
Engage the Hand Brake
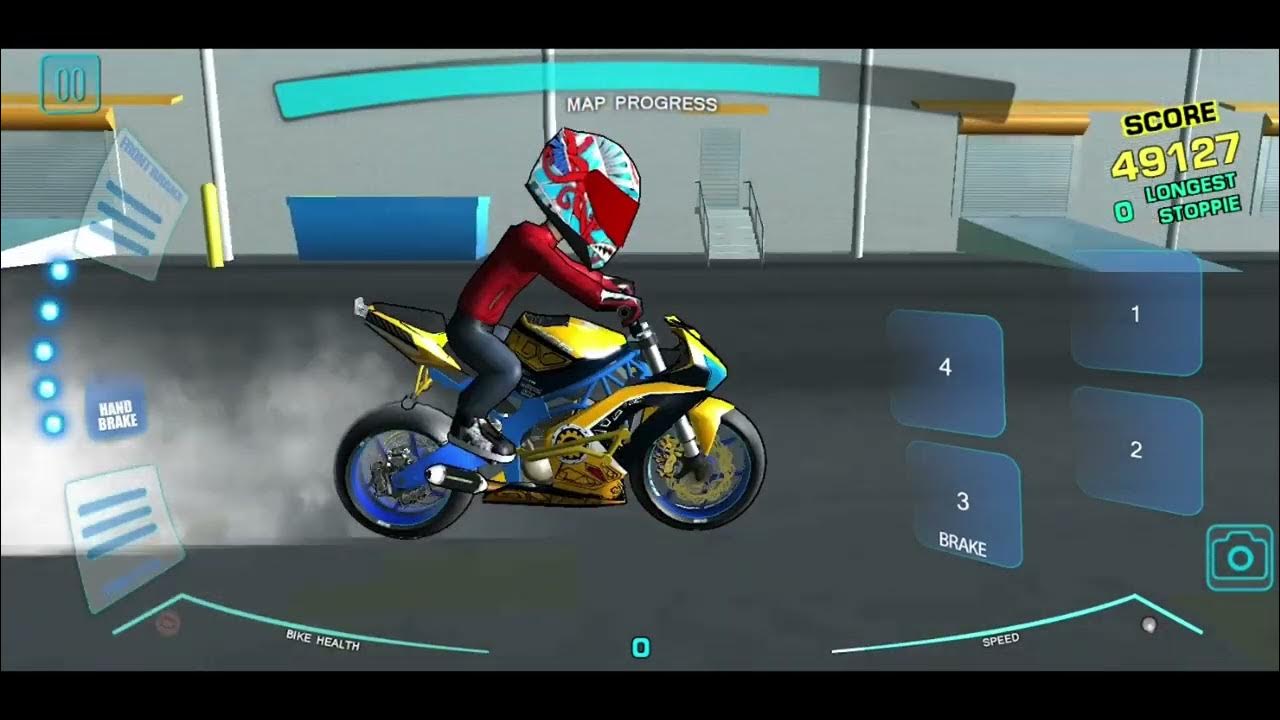pyautogui.click(x=117, y=415)
